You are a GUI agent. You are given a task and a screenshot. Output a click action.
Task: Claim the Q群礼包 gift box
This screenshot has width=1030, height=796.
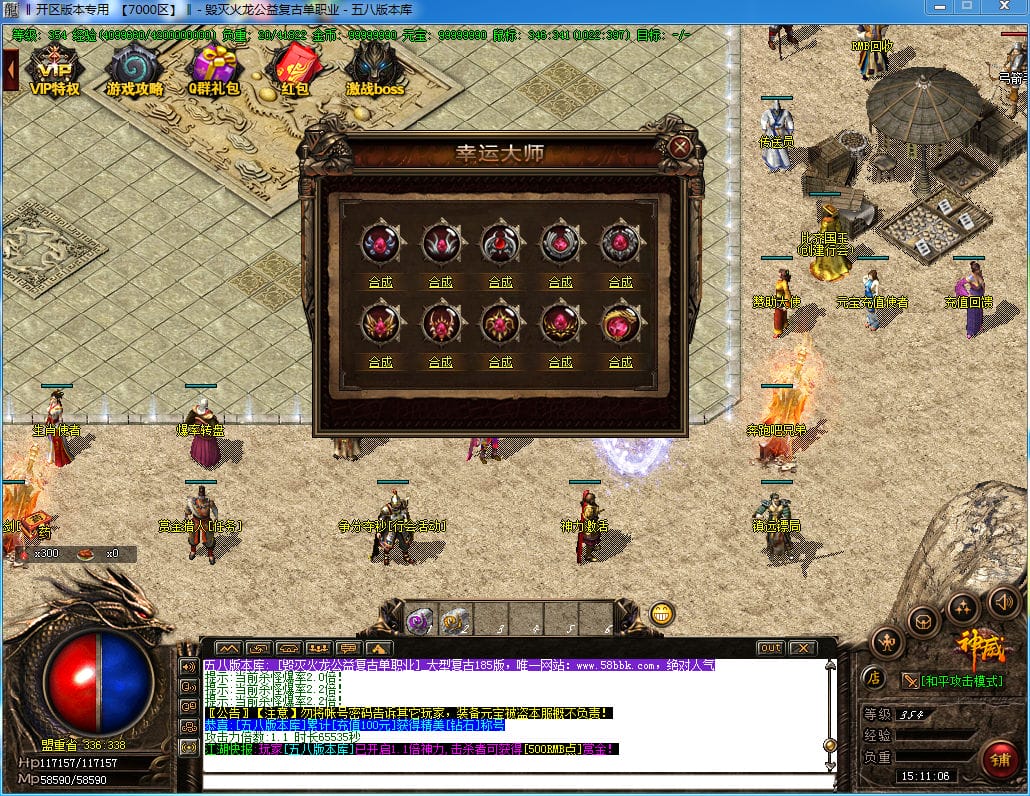point(215,70)
